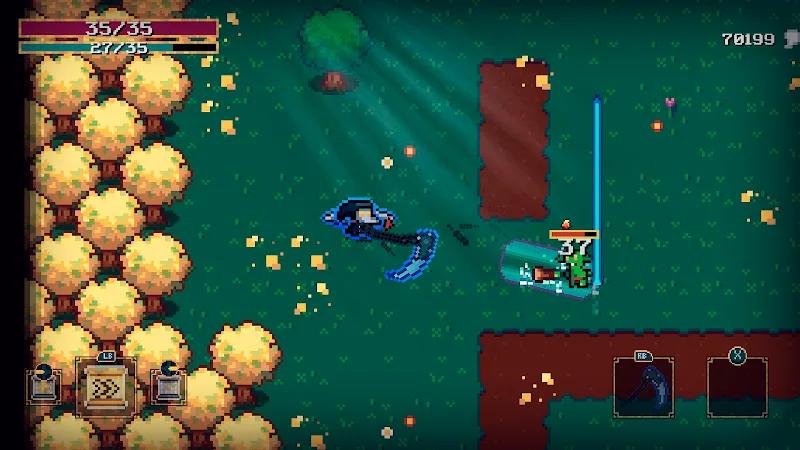
Task: Choose the scythe weapon slot
Action: pos(643,387)
